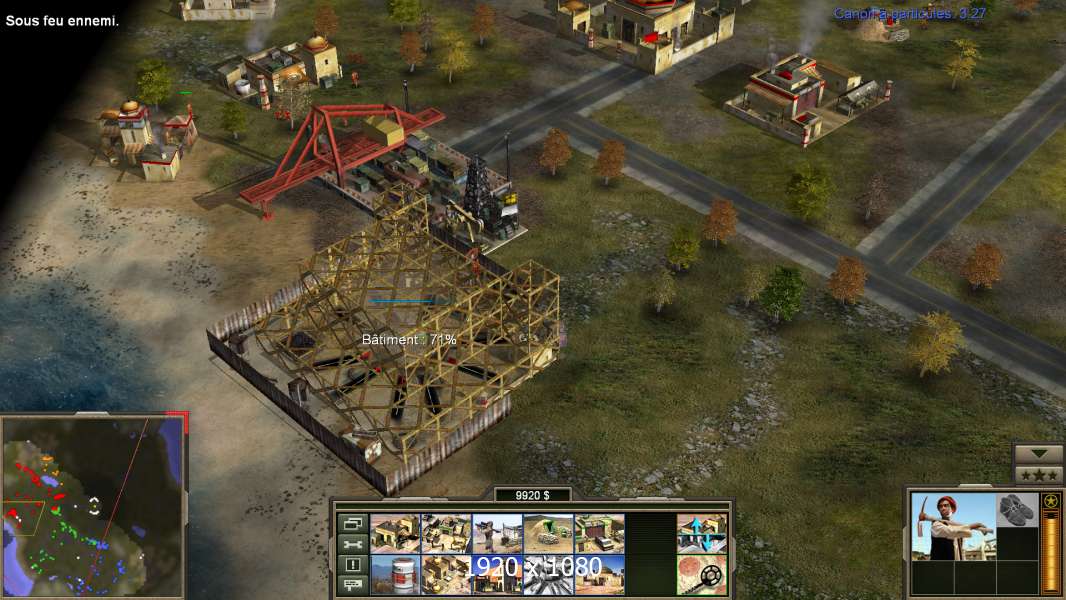The height and width of the screenshot is (600, 1066).
Task: Click the stacked windows button
Action: tap(350, 524)
